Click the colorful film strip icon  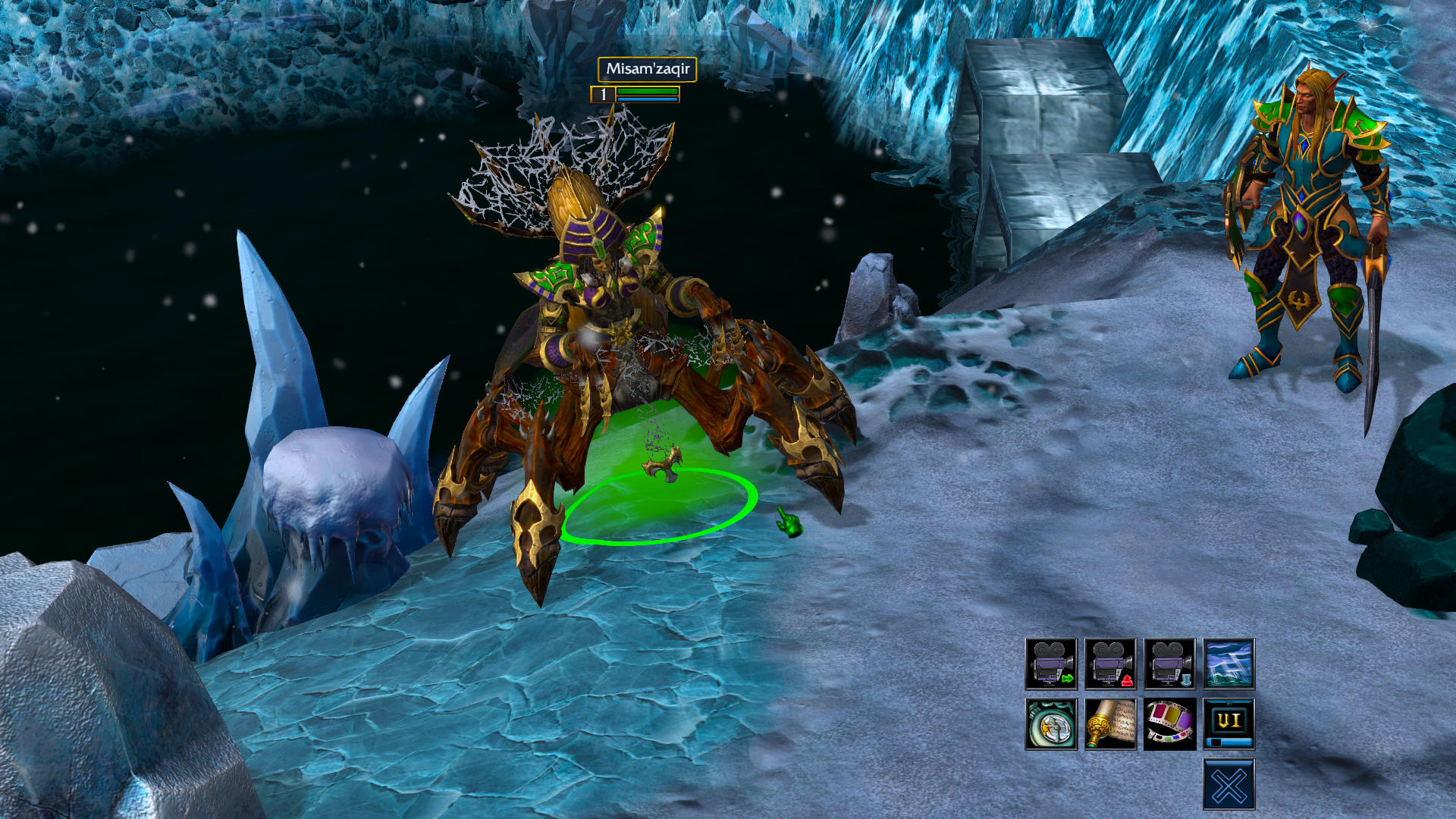click(1169, 723)
